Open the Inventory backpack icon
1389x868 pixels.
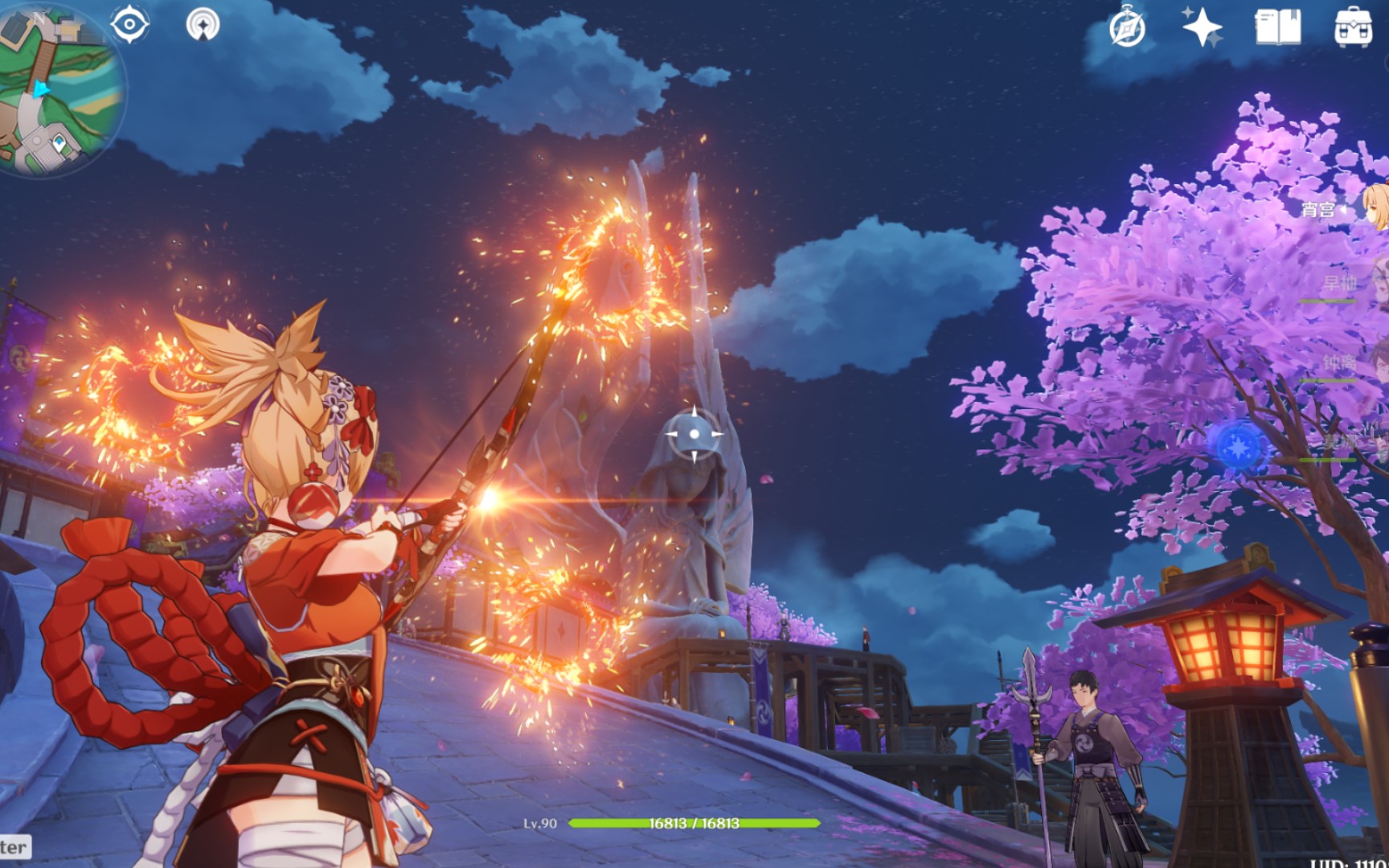tap(1353, 28)
